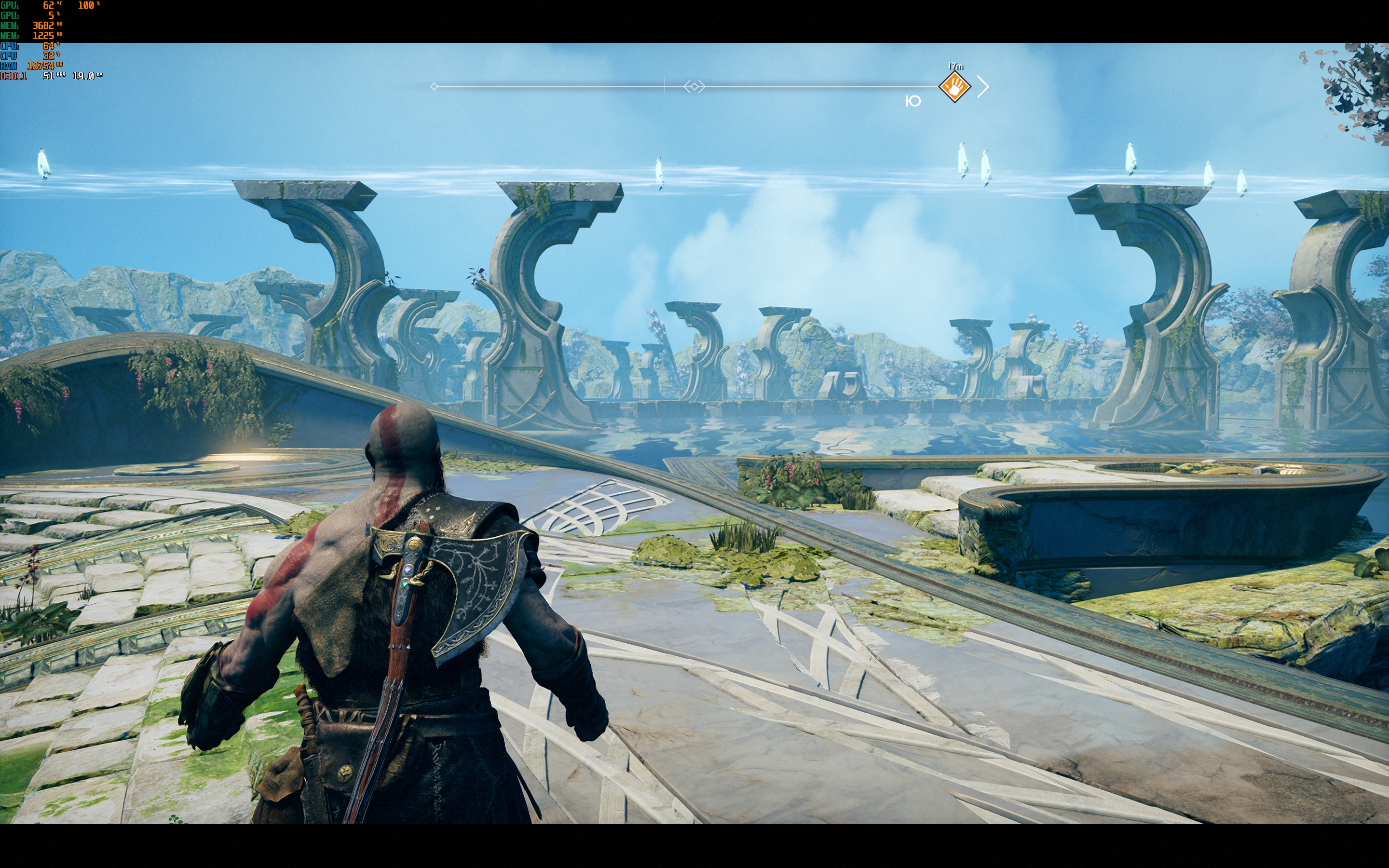Click the orange hand objective marker on compass
Viewport: 1389px width, 868px height.
(x=954, y=87)
